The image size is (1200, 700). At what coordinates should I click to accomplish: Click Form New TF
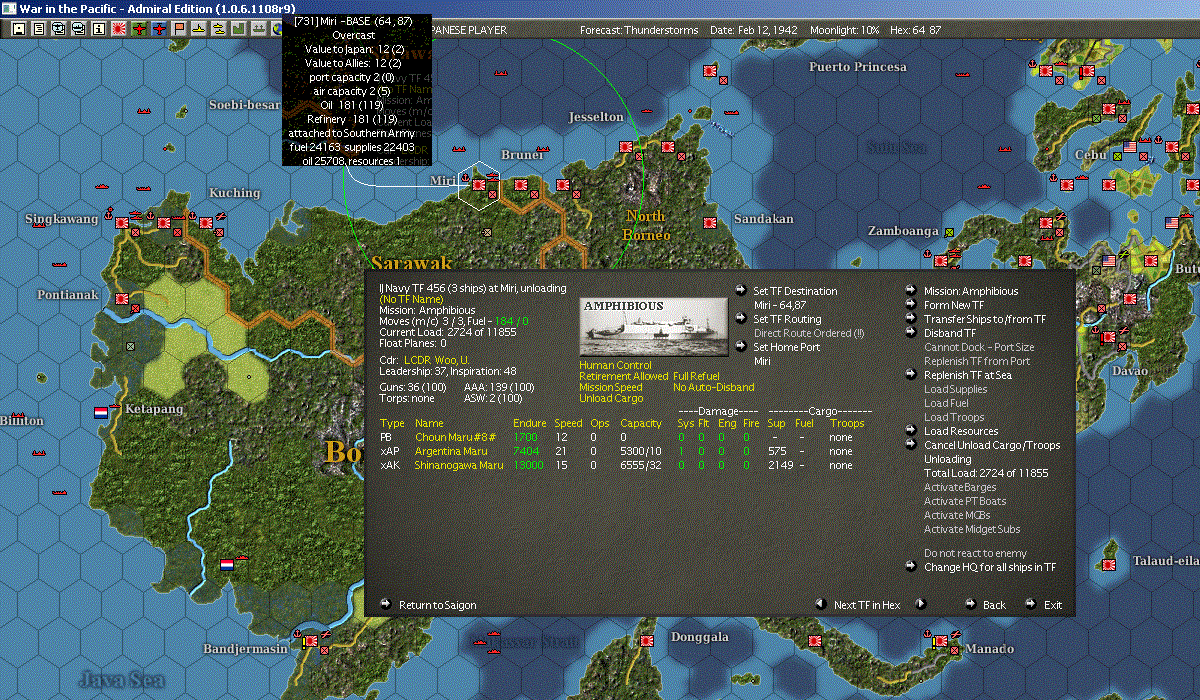click(954, 305)
